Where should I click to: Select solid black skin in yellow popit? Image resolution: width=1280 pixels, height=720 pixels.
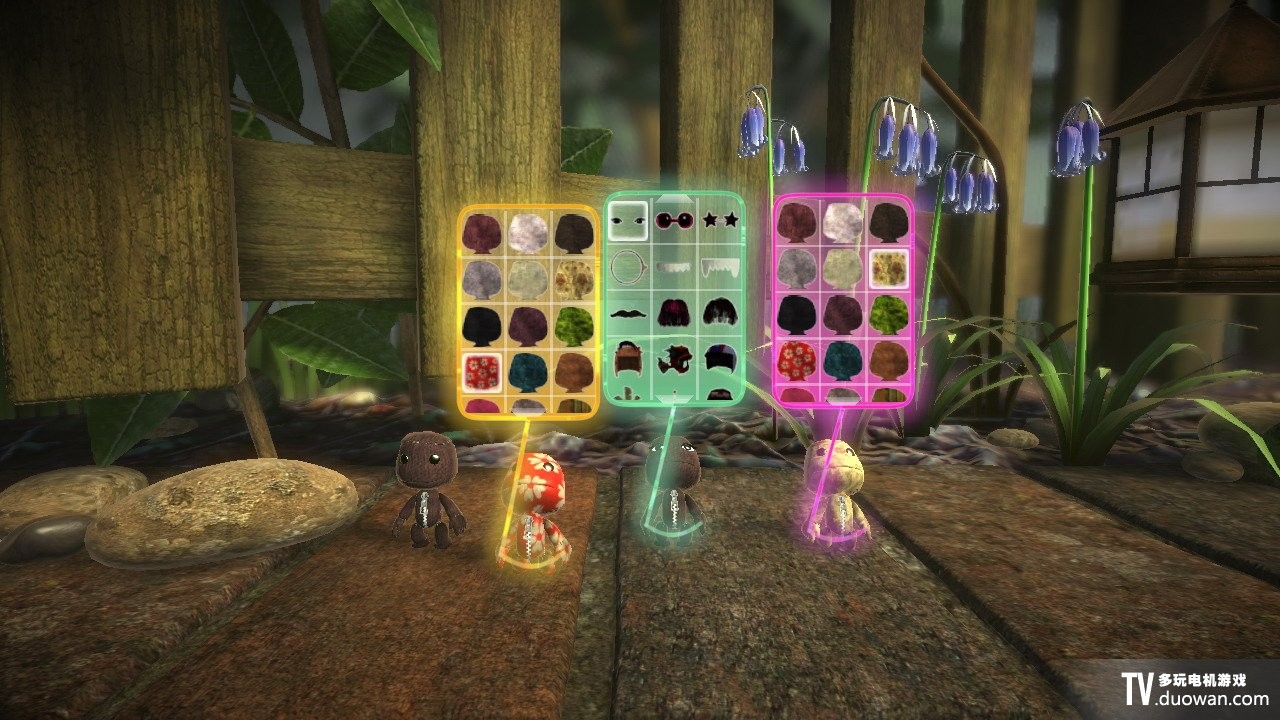(483, 322)
